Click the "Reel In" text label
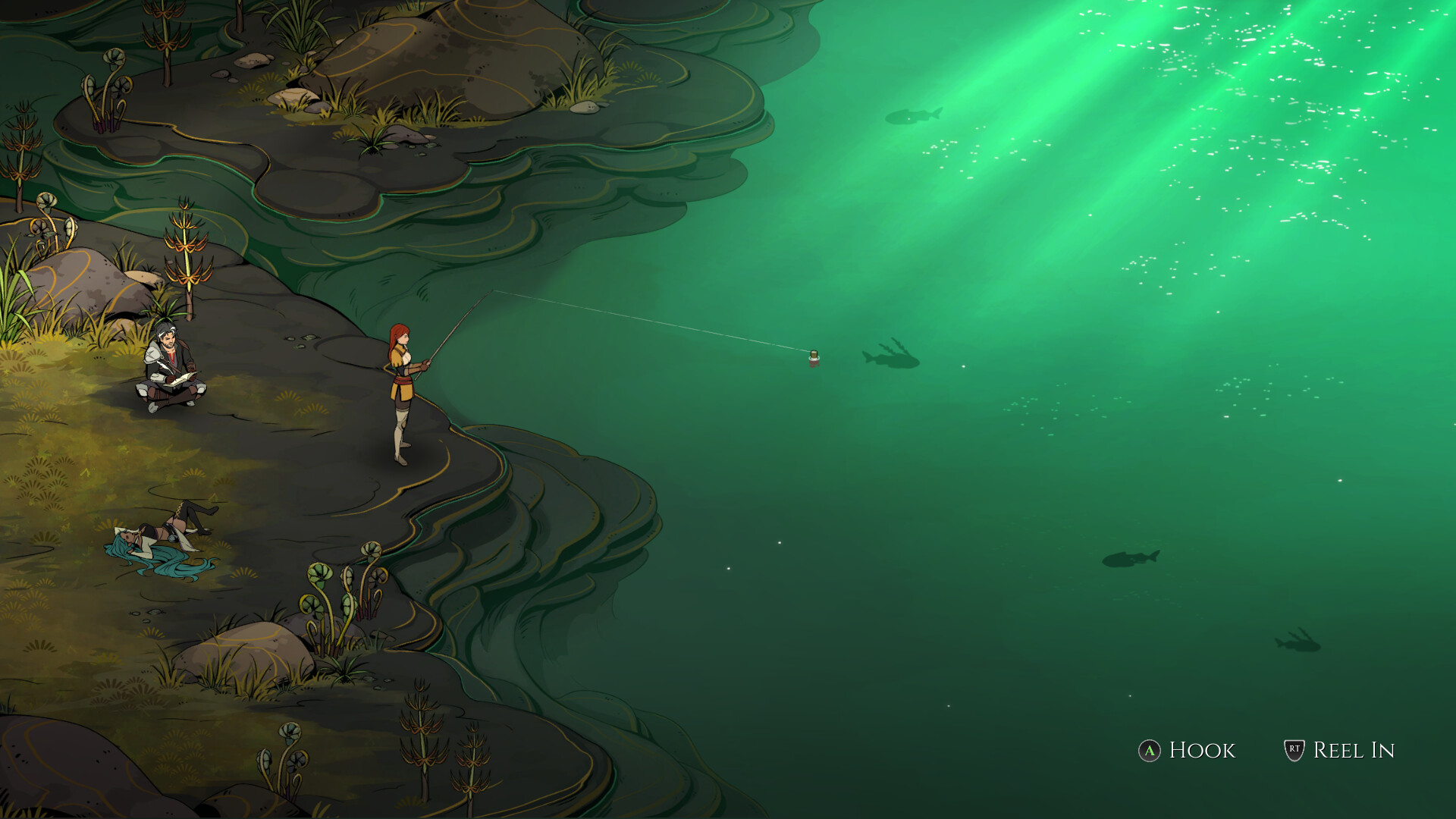1456x819 pixels. click(1354, 751)
